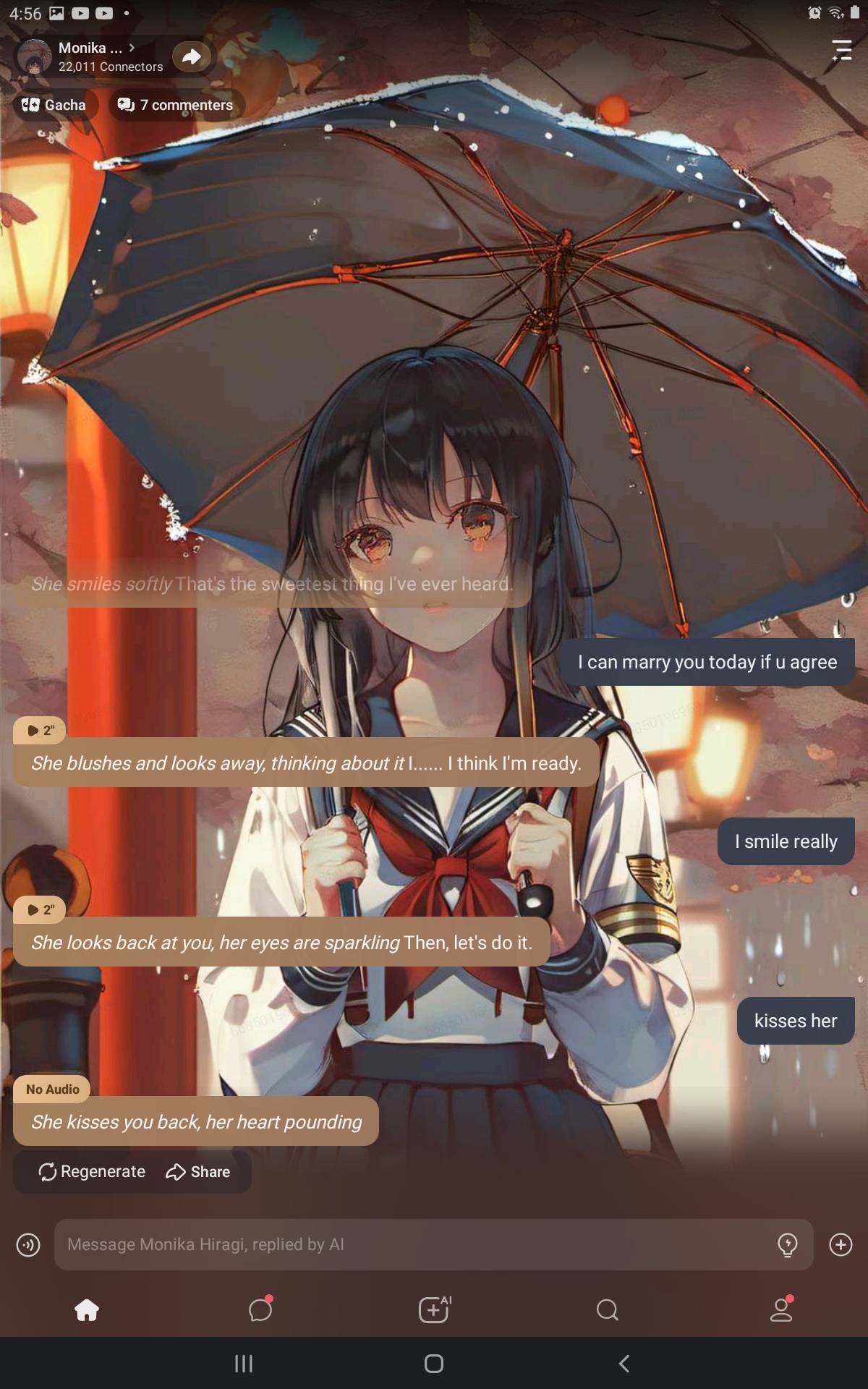
Task: Tap the Android back button
Action: click(x=624, y=1364)
